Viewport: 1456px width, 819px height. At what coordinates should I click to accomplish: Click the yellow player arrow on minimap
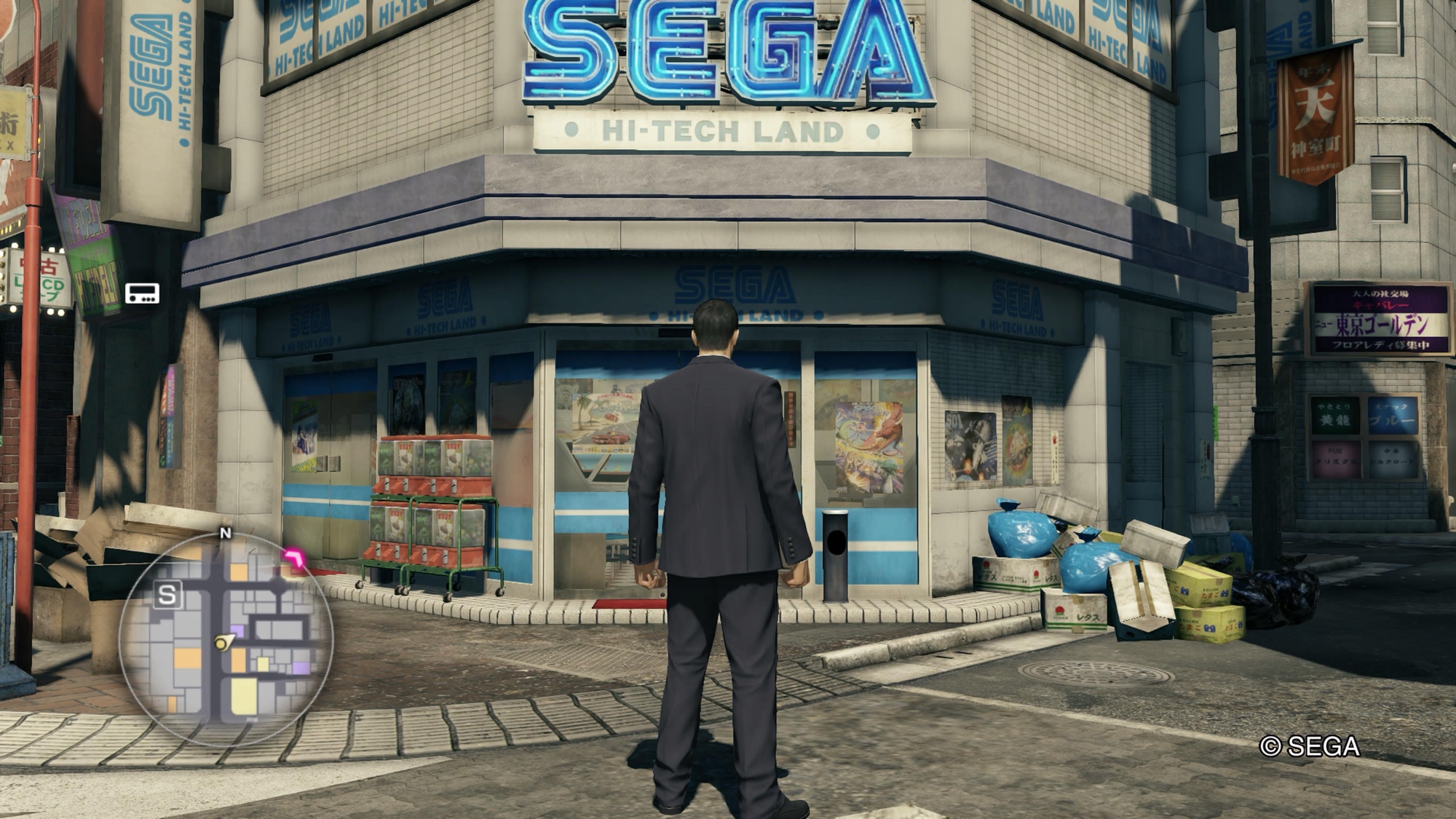tap(223, 642)
